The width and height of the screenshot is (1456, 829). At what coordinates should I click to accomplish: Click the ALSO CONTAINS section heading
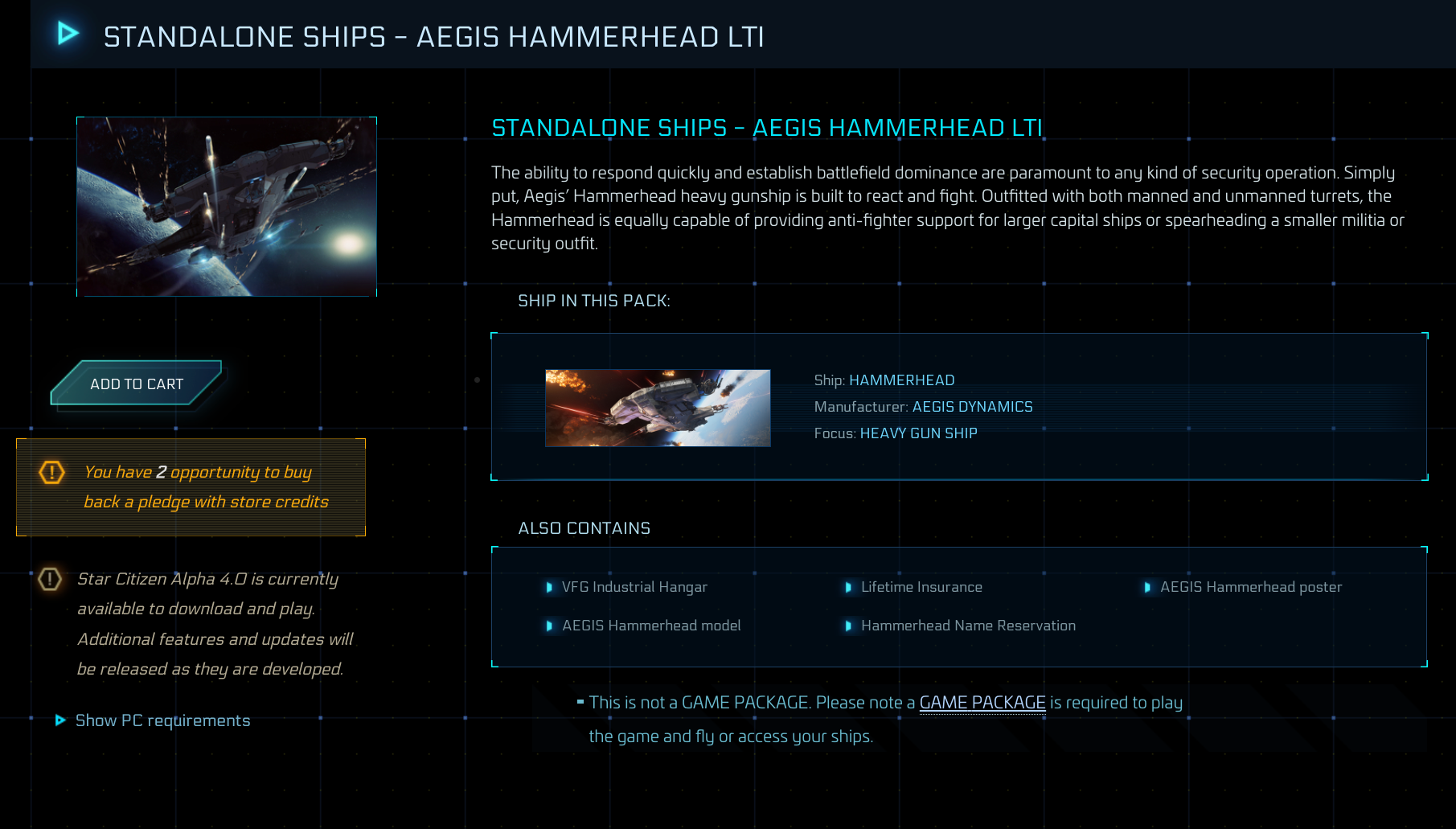[584, 528]
